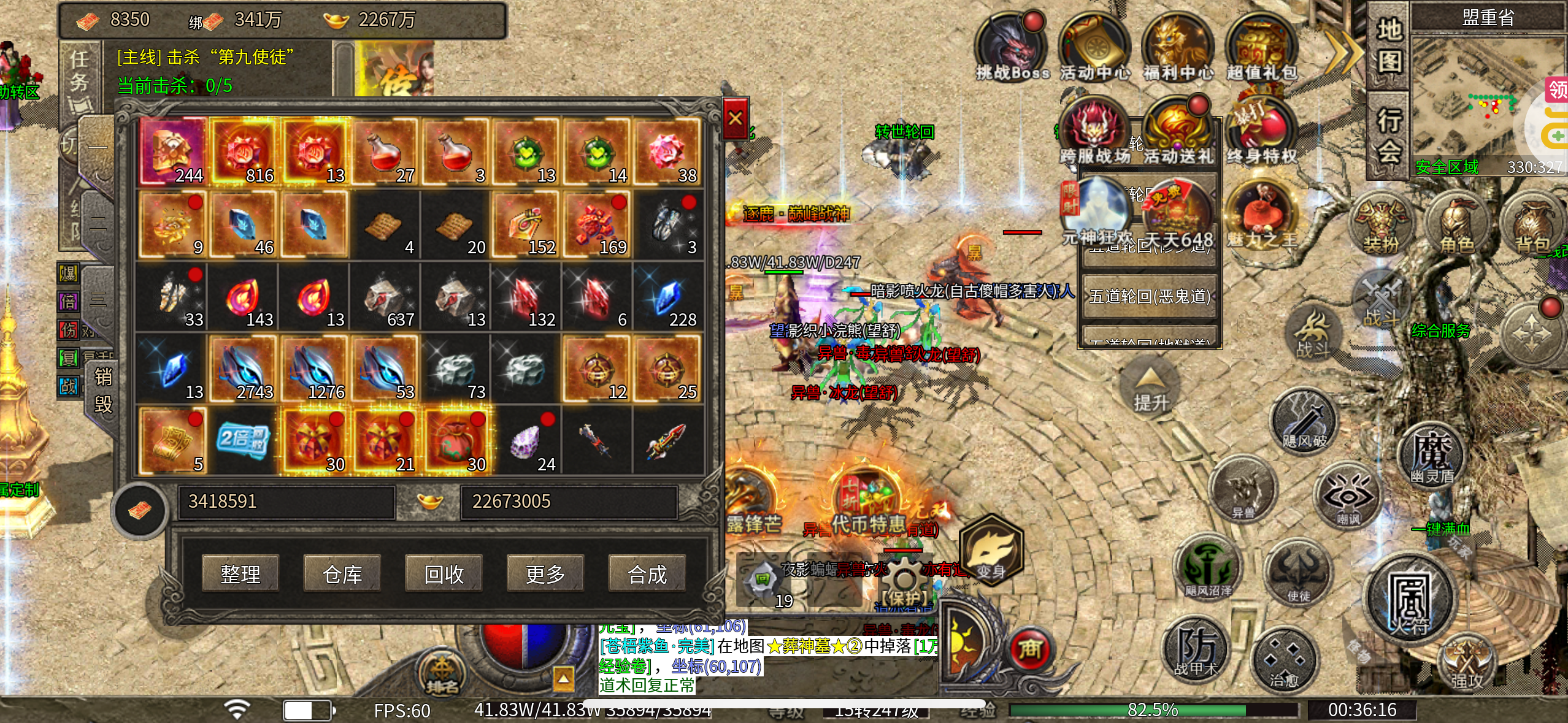Screen dimensions: 1568x723
Task: Click the 回收 recycle button
Action: [x=444, y=573]
